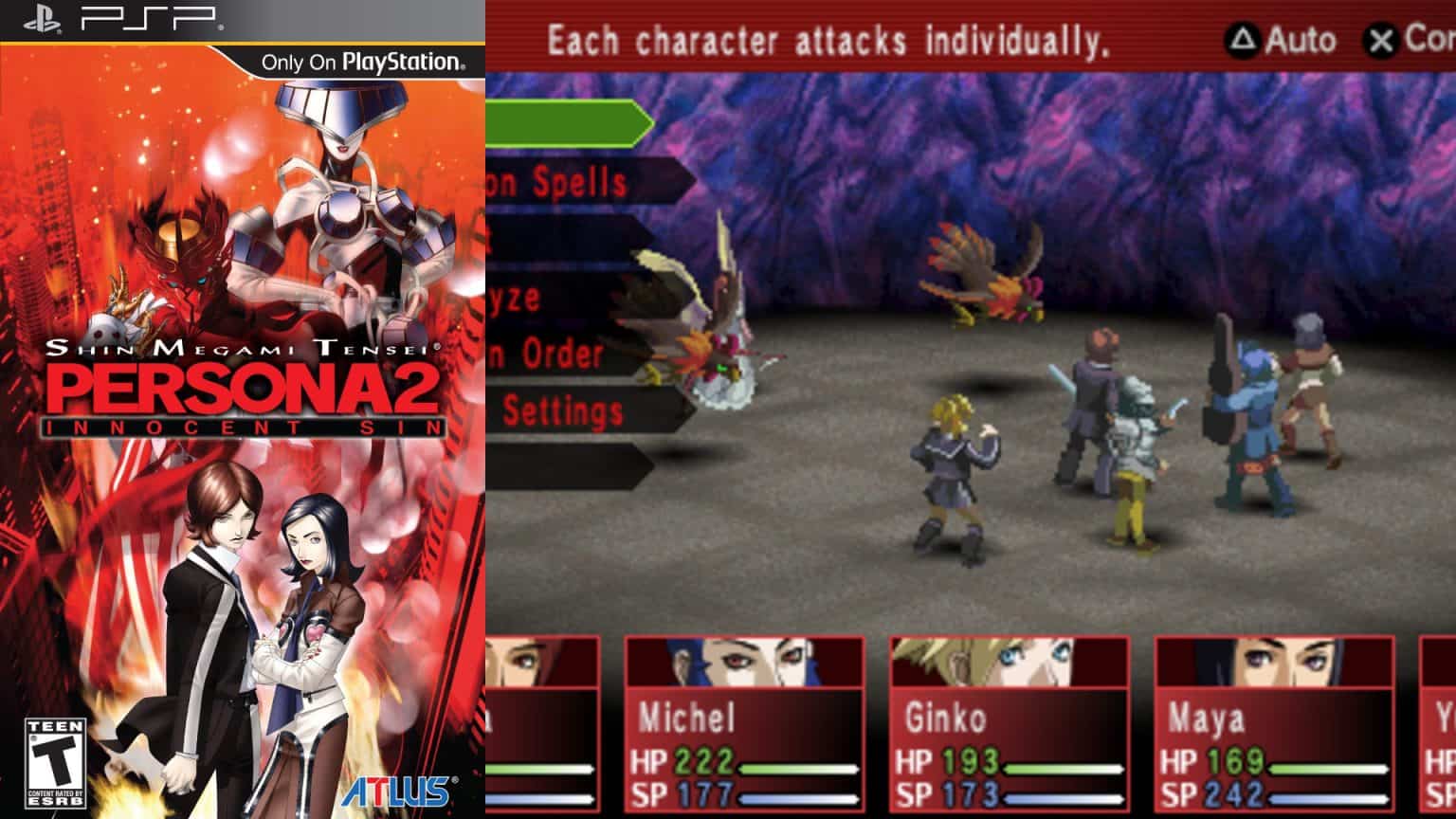Screen dimensions: 1456x819
Task: Click the highlighted green command bar
Action: [569, 121]
